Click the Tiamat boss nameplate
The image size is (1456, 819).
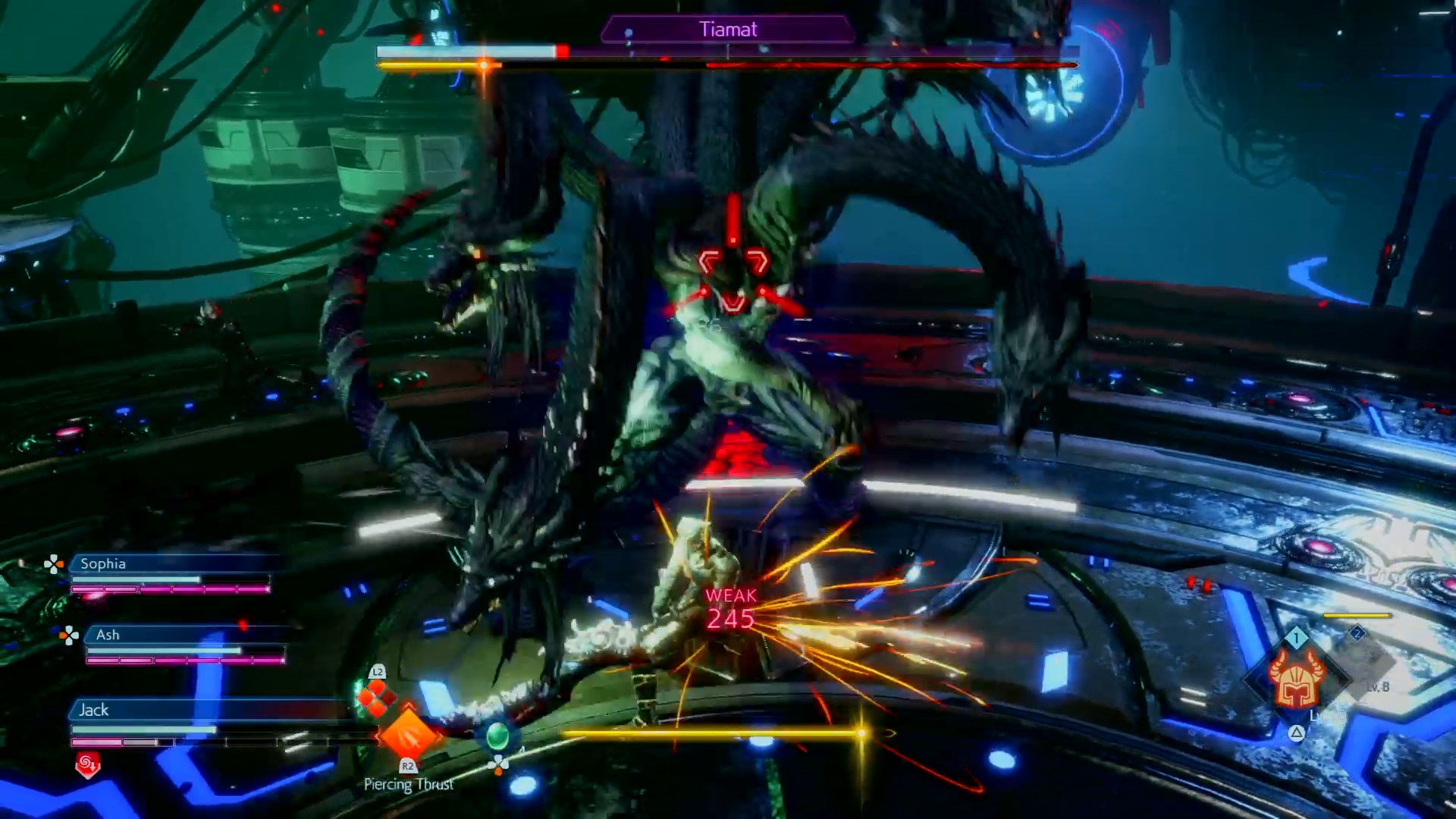point(728,30)
